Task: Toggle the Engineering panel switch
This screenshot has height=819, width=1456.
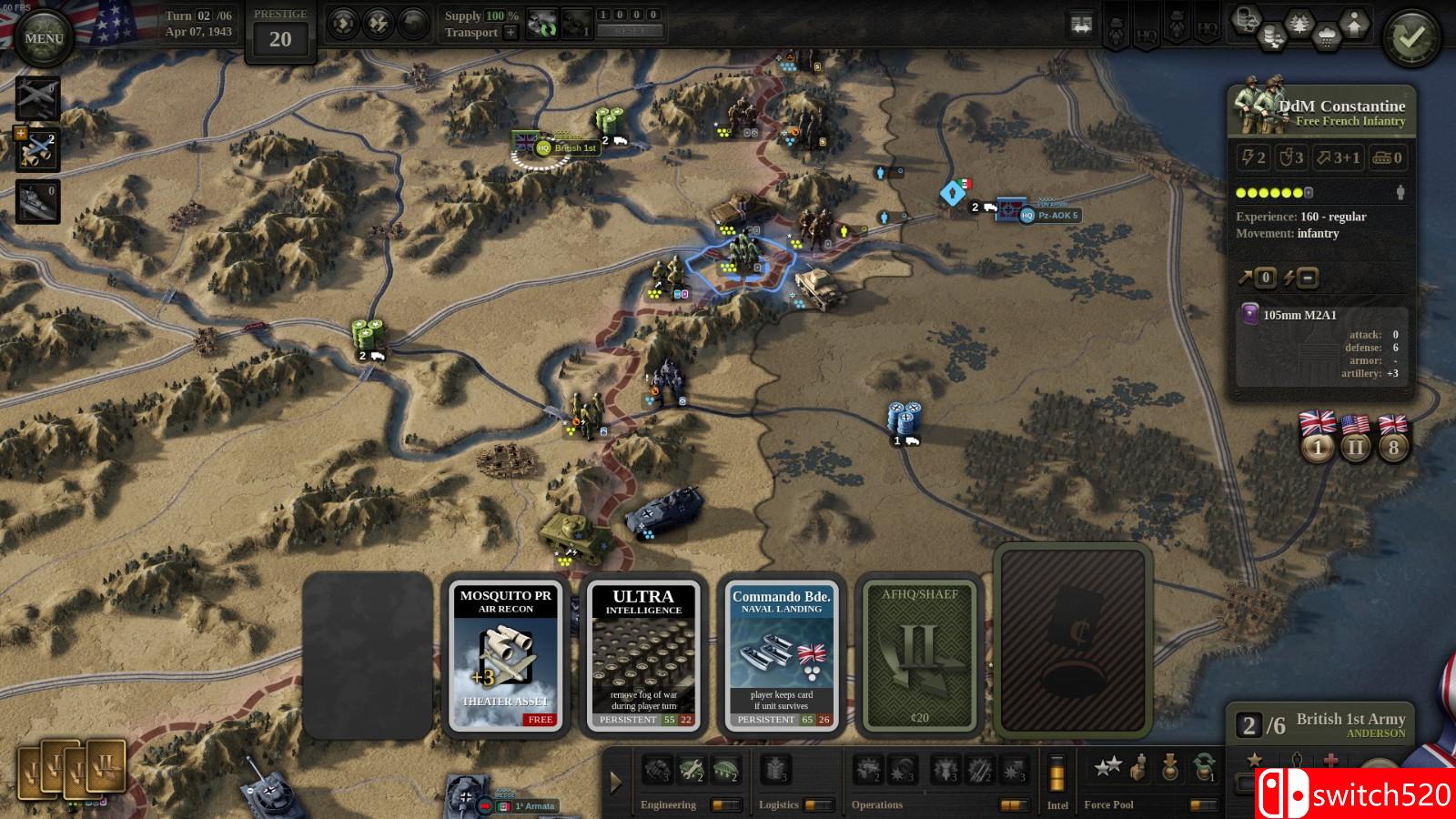Action: tap(724, 804)
